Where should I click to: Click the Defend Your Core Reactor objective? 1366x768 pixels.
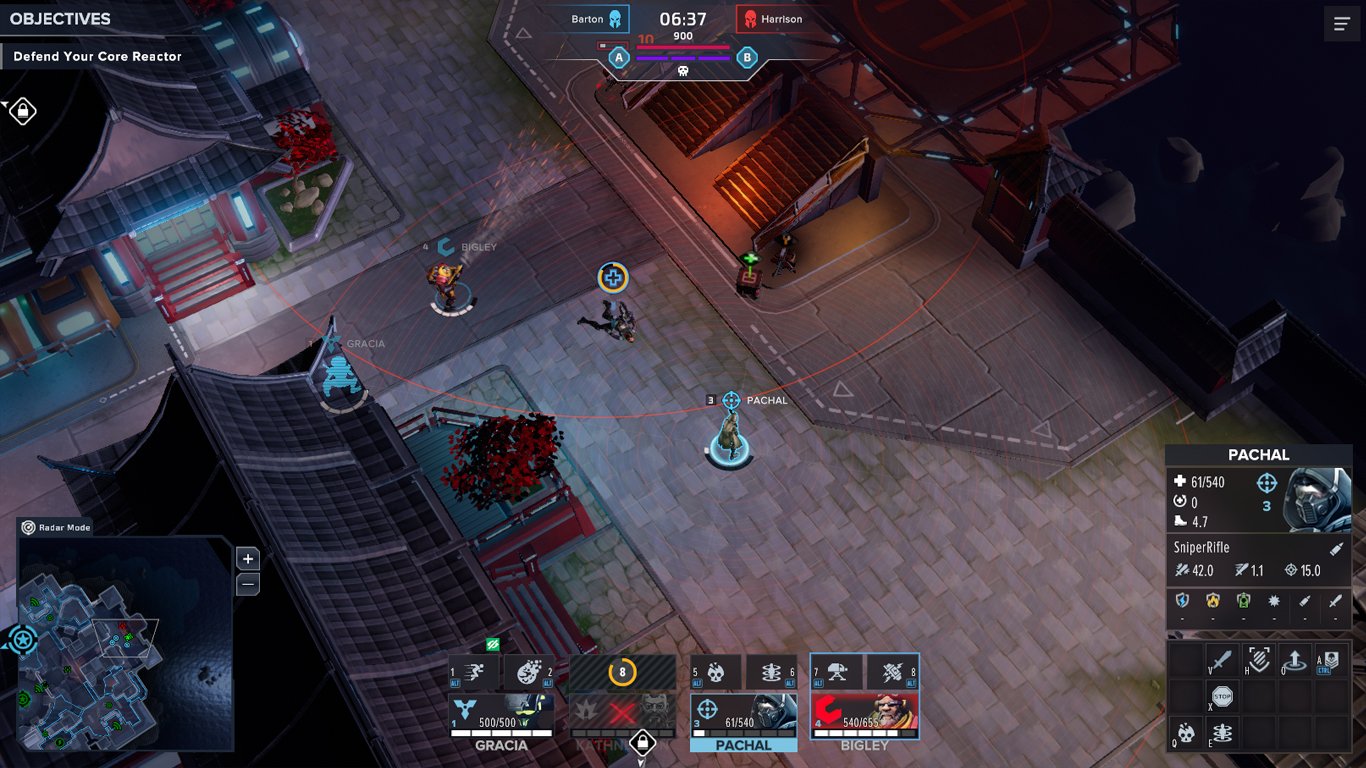(x=97, y=56)
